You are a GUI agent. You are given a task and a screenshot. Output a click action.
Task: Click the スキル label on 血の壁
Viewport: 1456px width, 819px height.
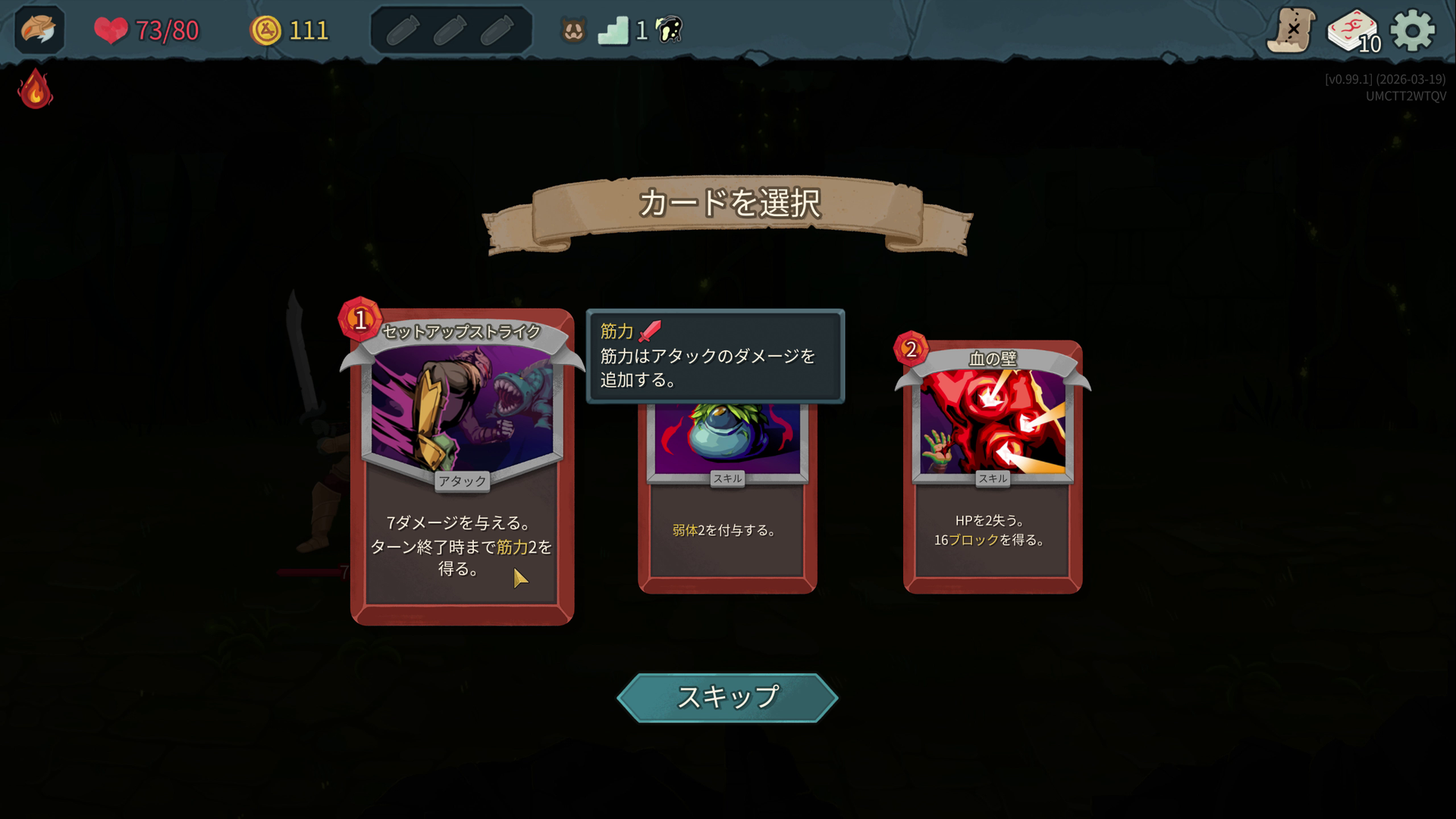pyautogui.click(x=992, y=479)
